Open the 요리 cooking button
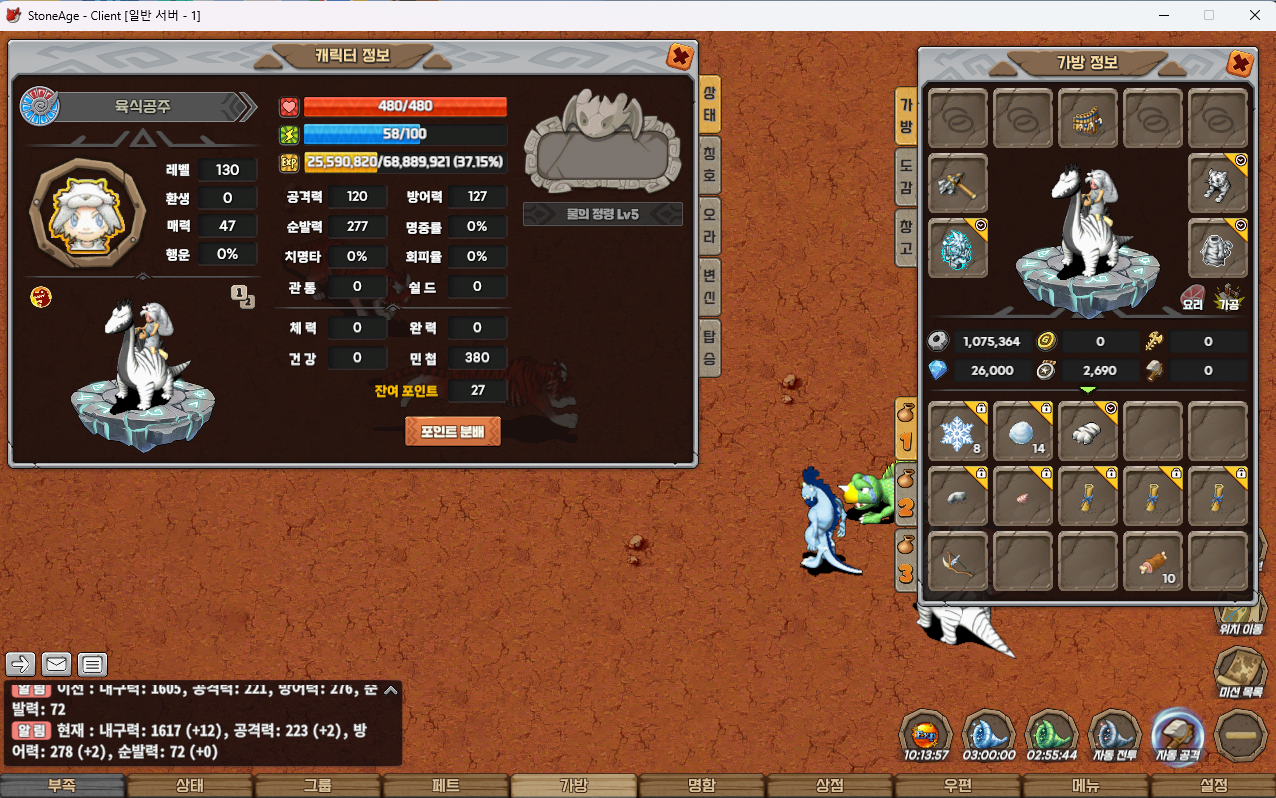This screenshot has height=798, width=1276. coord(1193,296)
